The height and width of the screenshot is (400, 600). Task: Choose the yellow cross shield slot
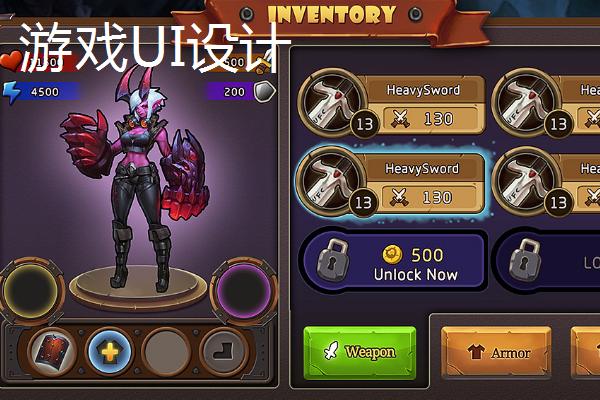(109, 351)
